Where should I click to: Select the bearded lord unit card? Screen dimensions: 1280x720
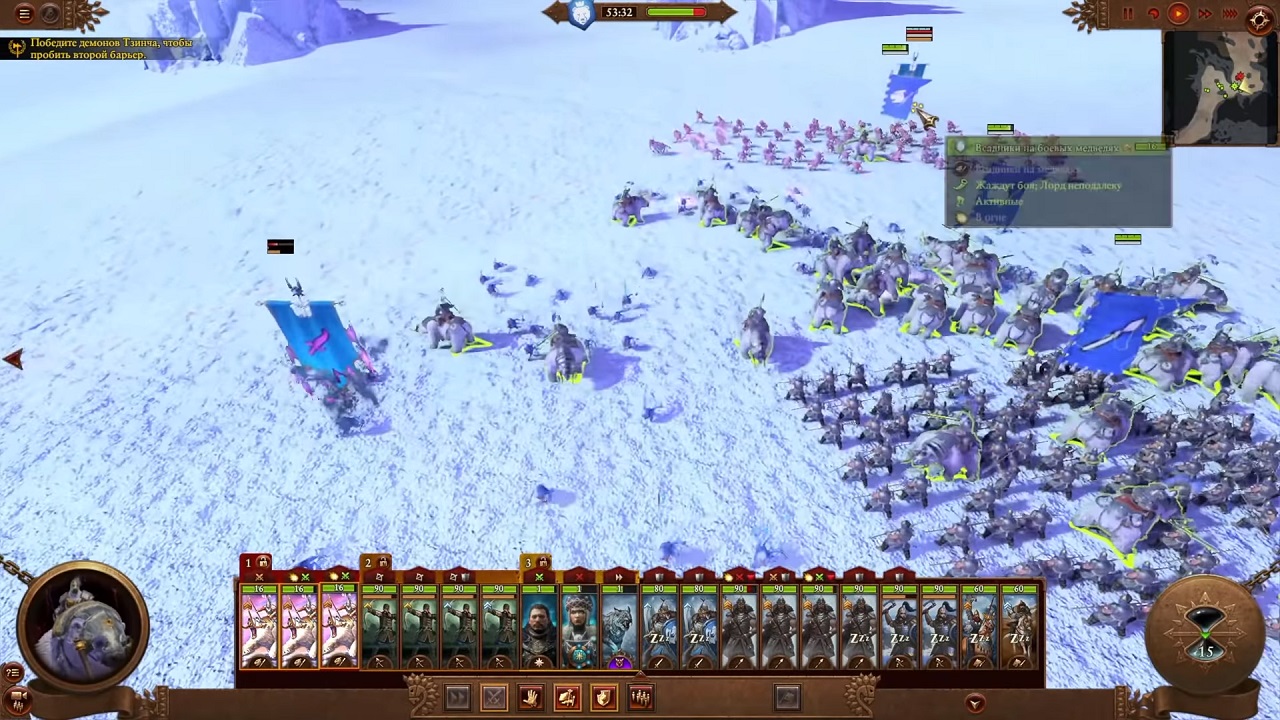tap(539, 625)
